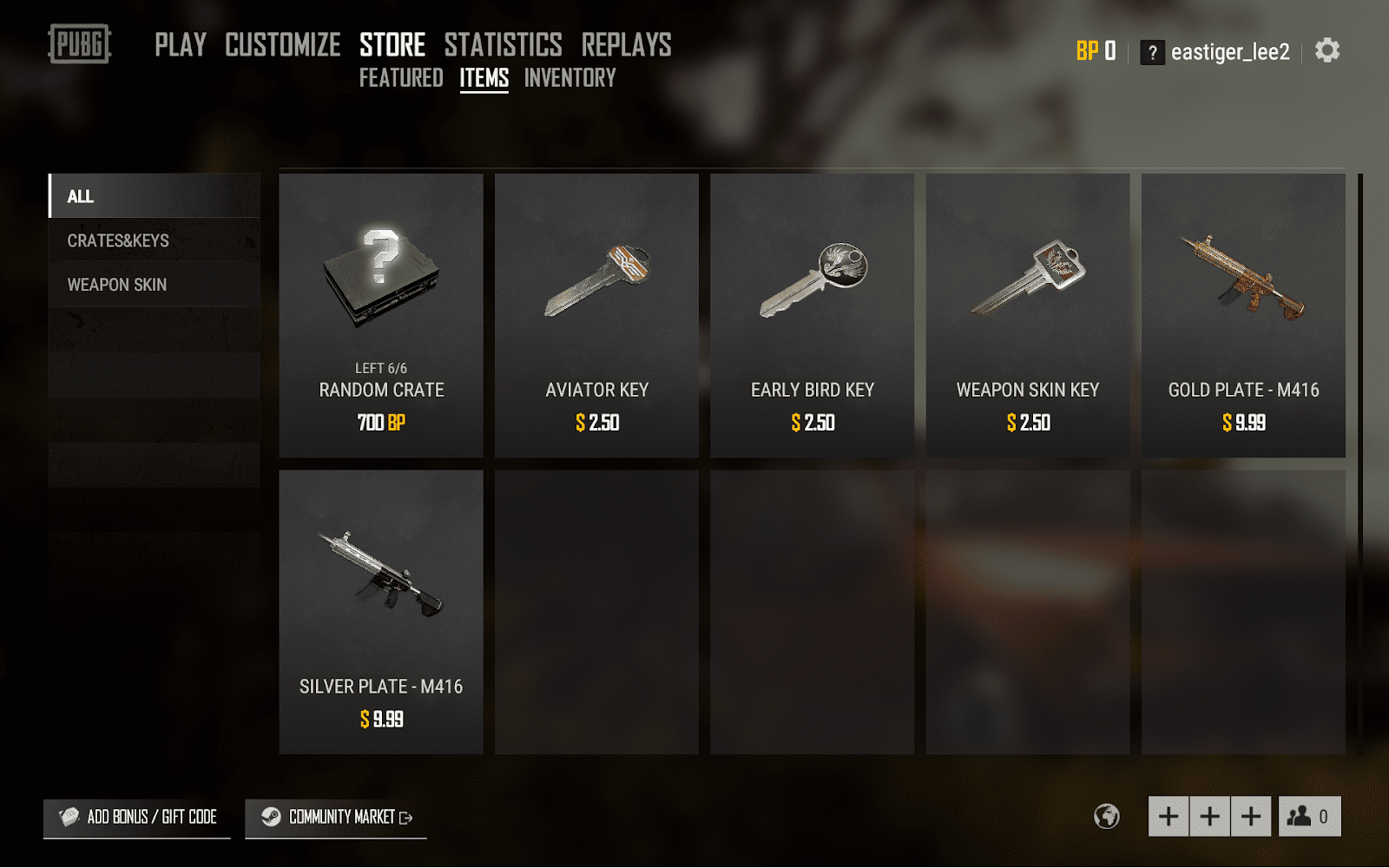The height and width of the screenshot is (868, 1389).
Task: Switch to the FEATURED store tab
Action: tap(401, 78)
